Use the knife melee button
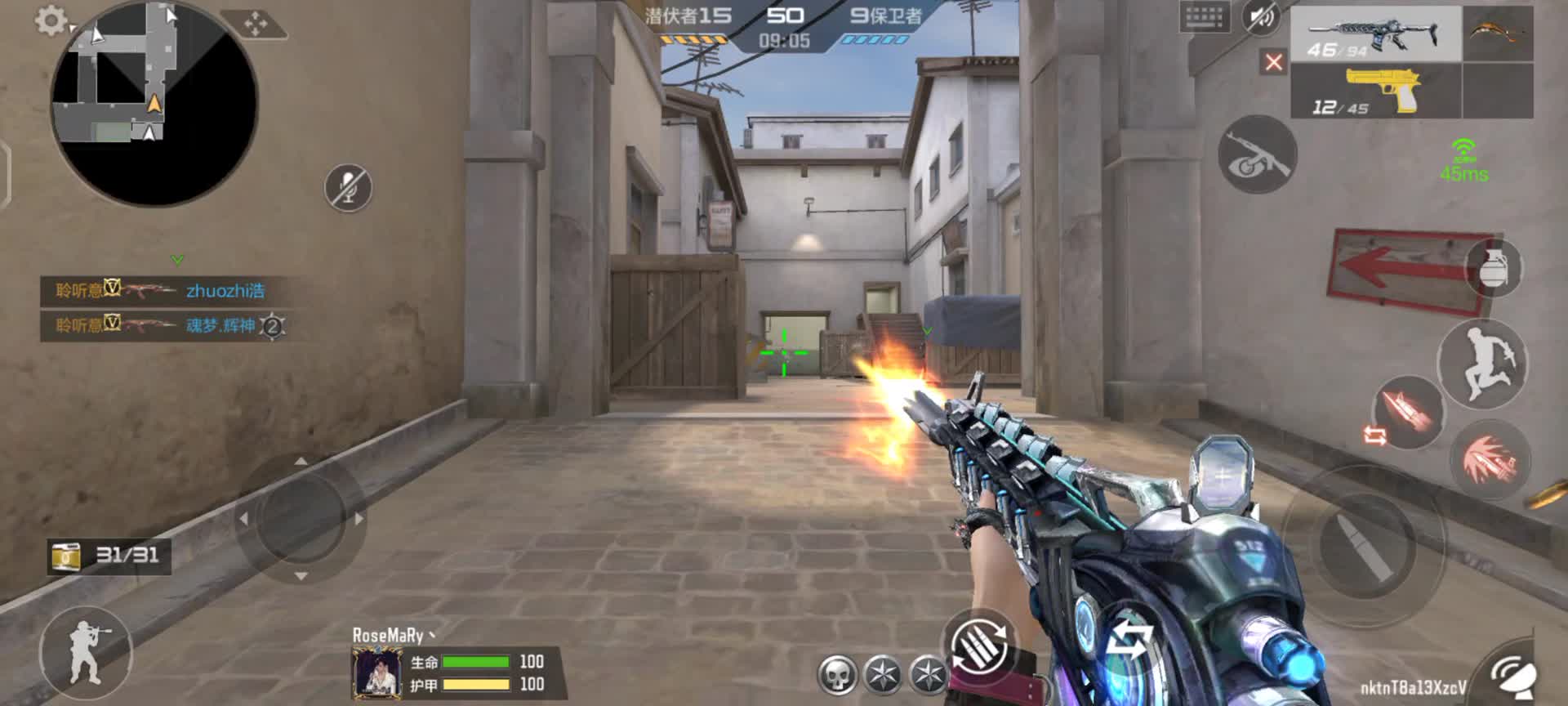The height and width of the screenshot is (706, 1568). [x=1408, y=411]
